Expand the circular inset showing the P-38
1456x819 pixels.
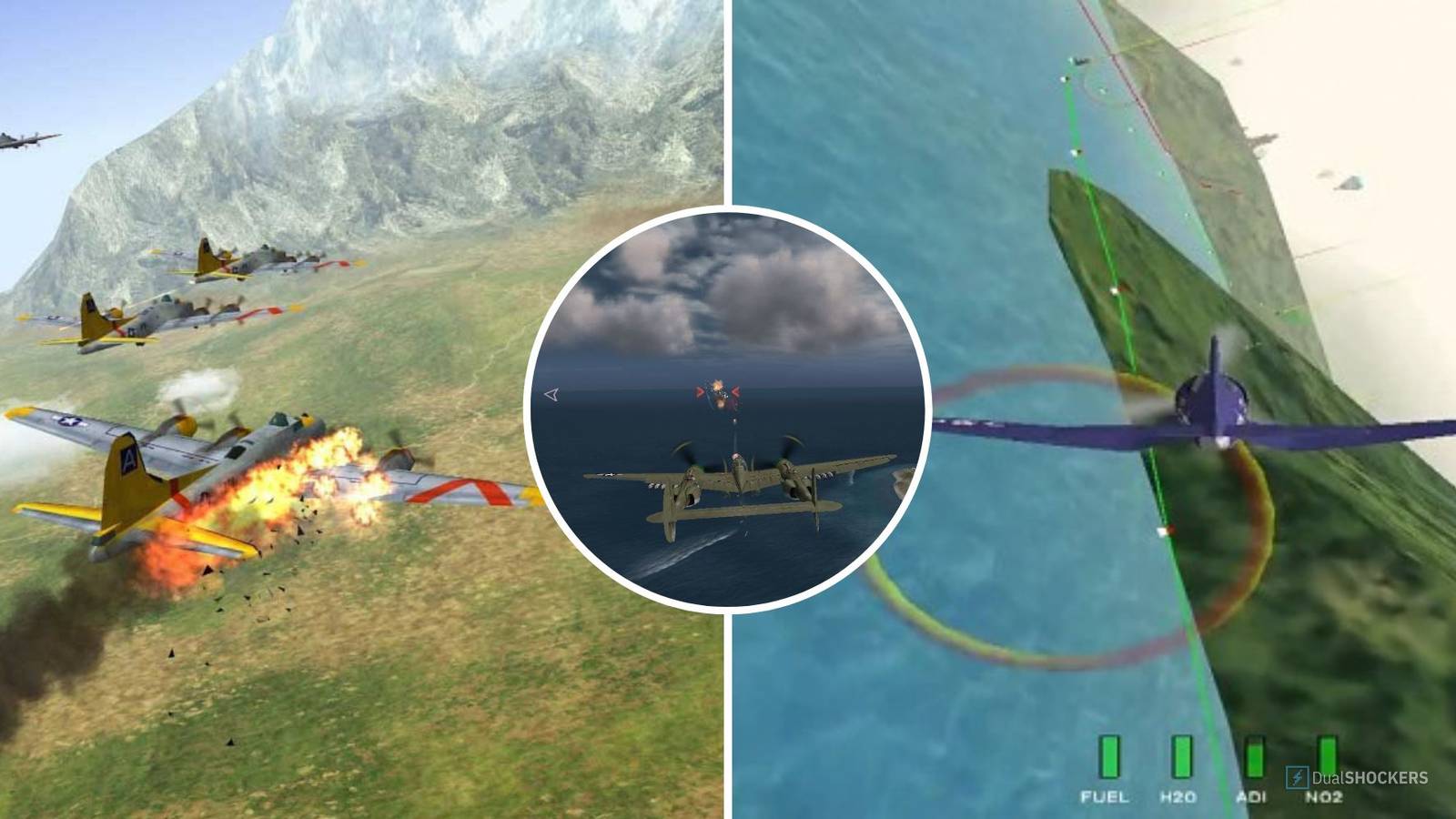click(723, 409)
